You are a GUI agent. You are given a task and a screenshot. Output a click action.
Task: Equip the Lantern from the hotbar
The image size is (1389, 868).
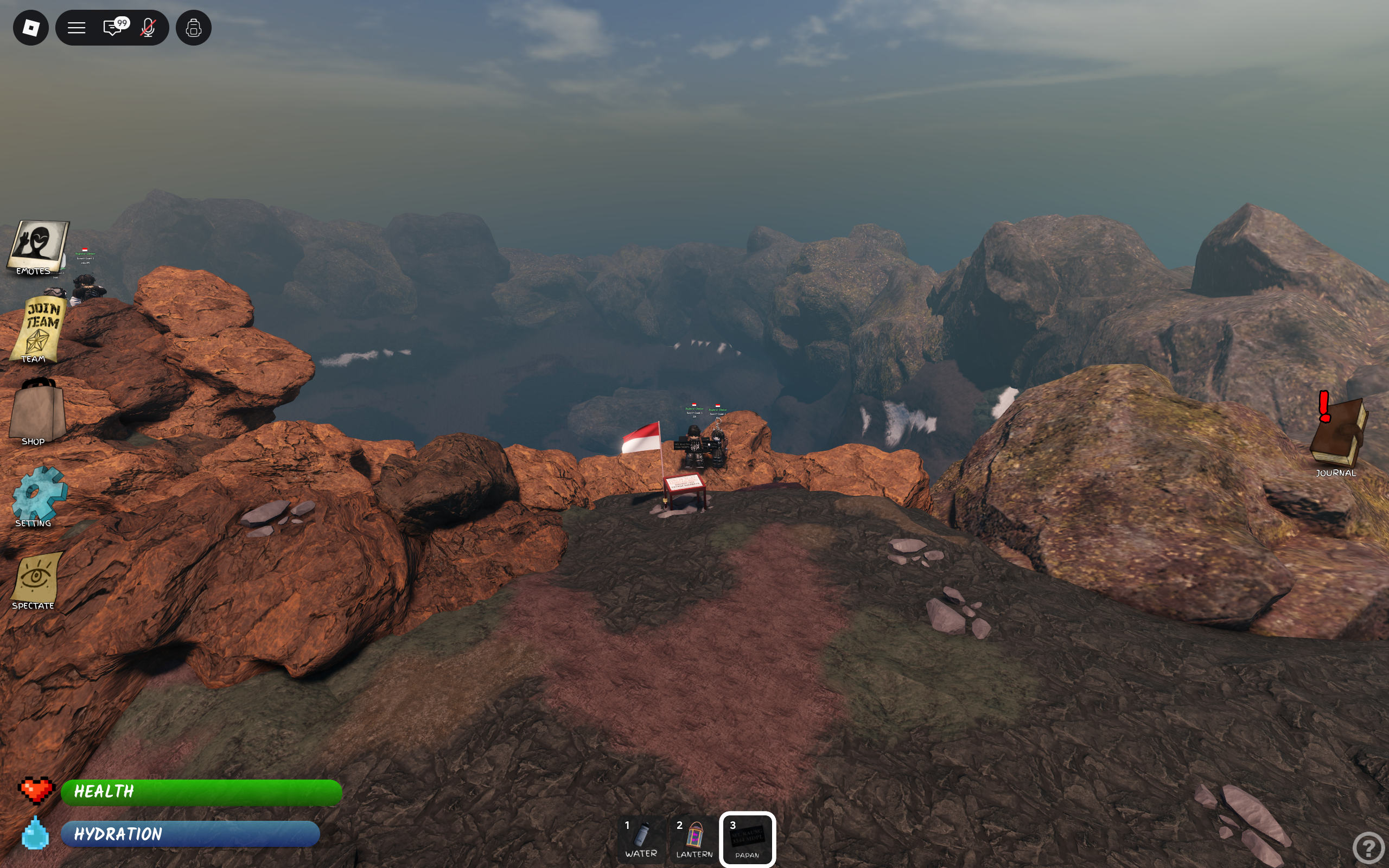(x=694, y=839)
